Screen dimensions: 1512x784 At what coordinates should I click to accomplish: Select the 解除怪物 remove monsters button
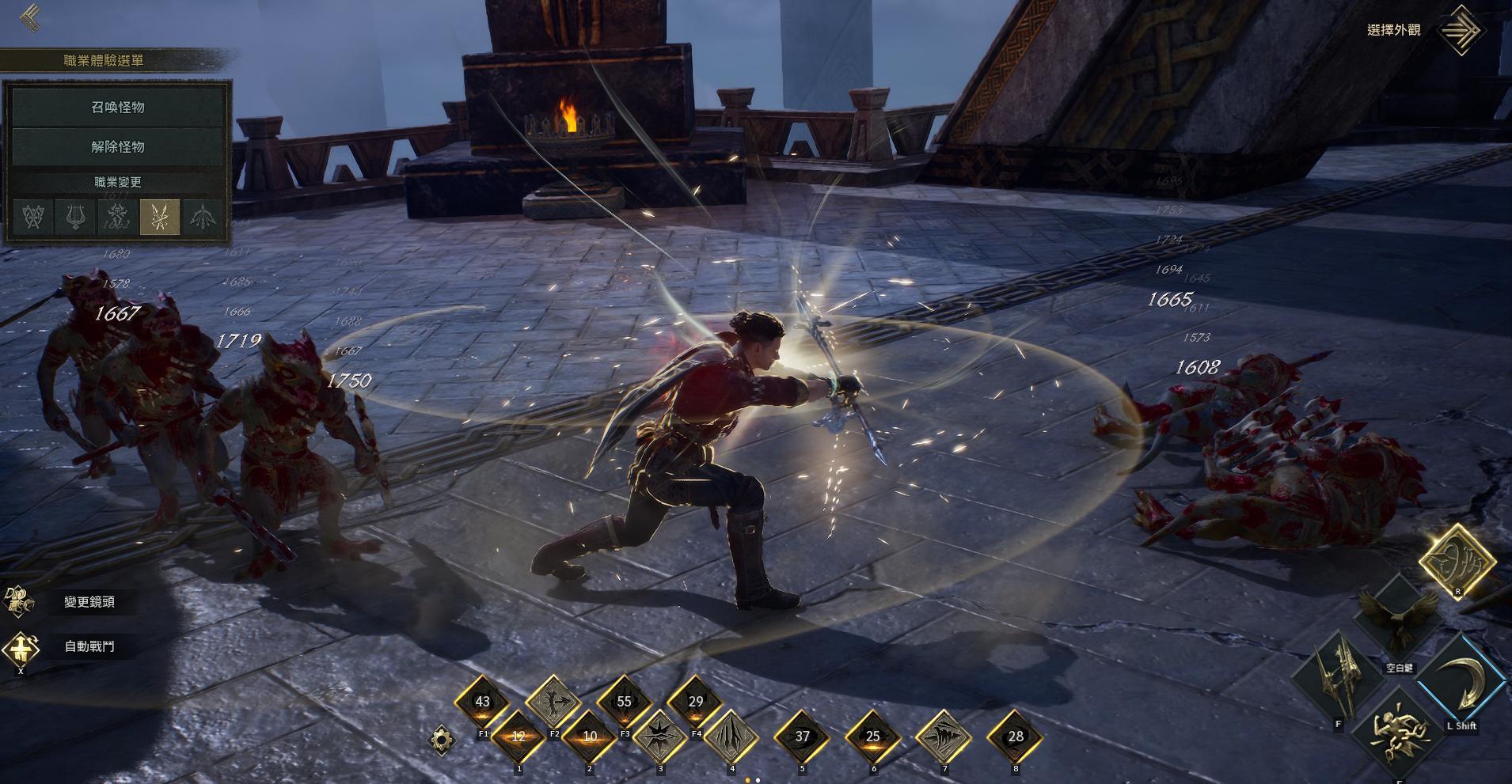[118, 146]
